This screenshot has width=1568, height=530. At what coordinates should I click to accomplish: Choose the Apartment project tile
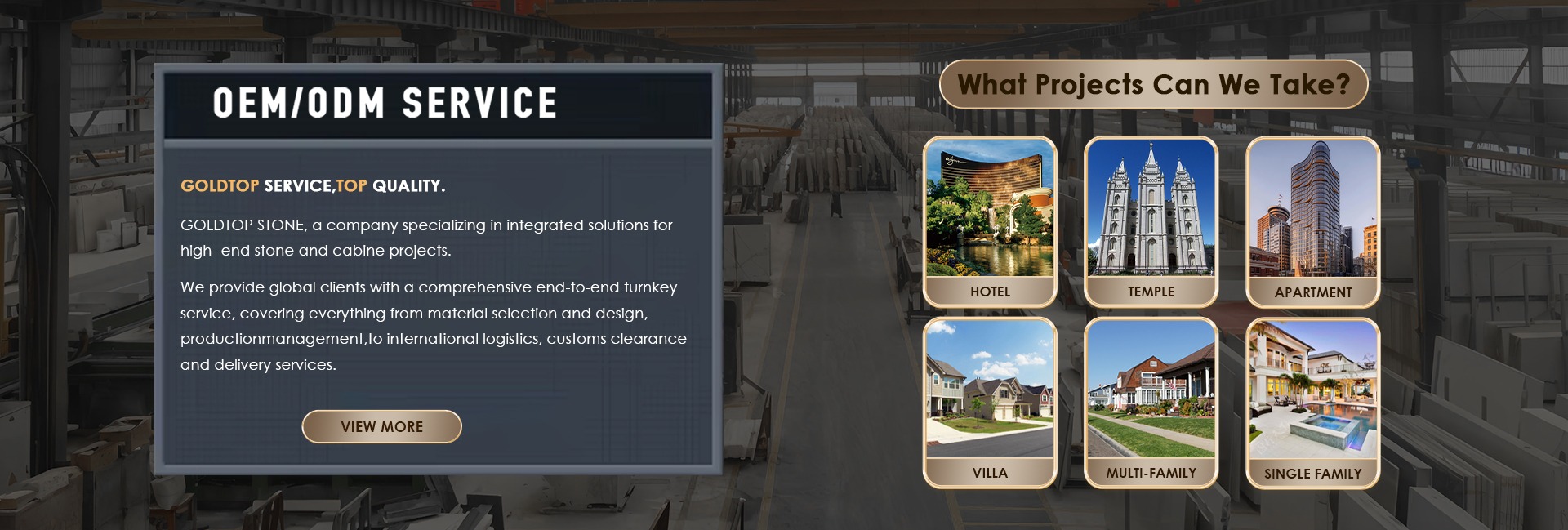[x=1312, y=221]
